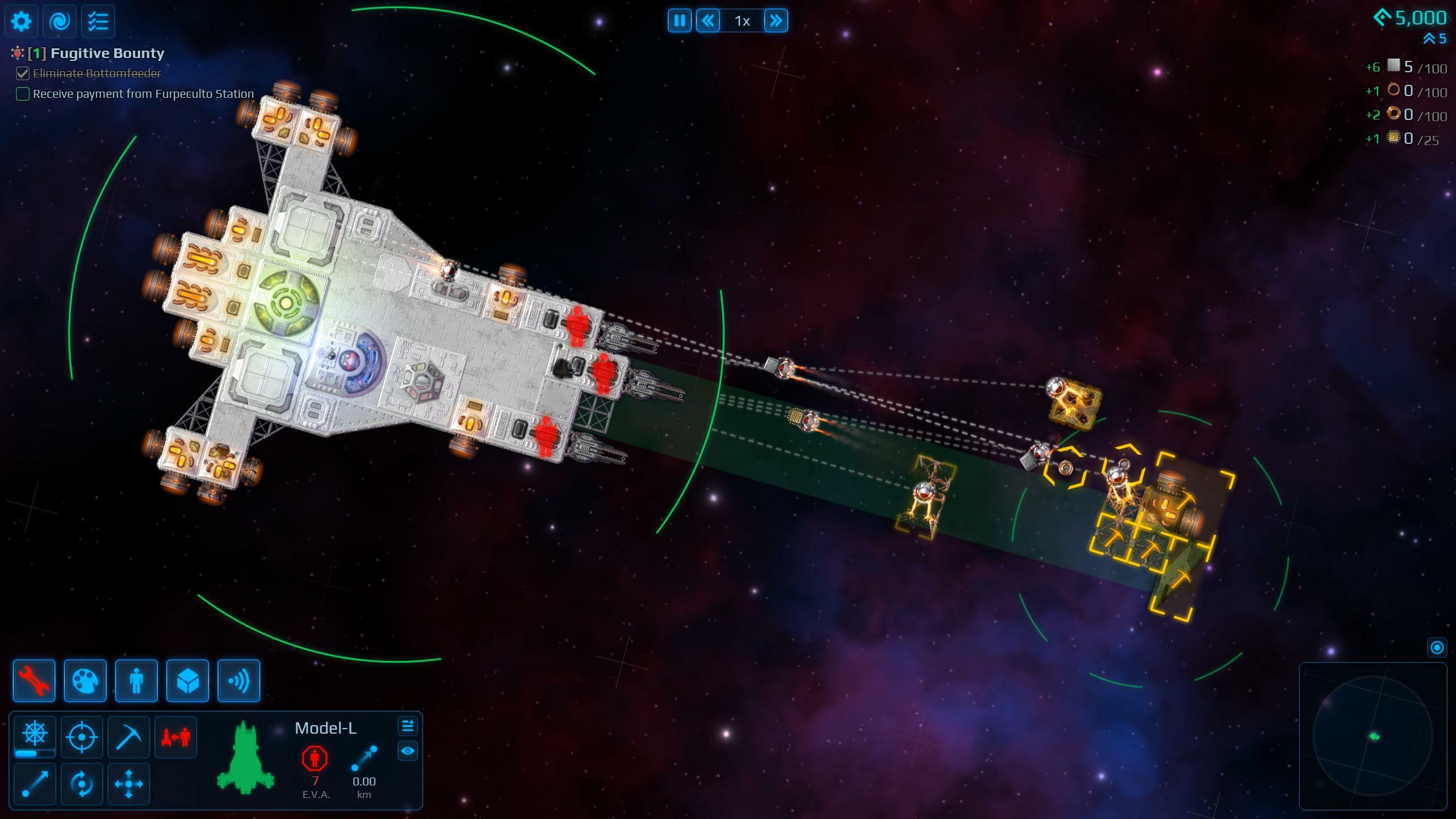The height and width of the screenshot is (819, 1456).
Task: Activate the helm wheel command
Action: (x=35, y=734)
